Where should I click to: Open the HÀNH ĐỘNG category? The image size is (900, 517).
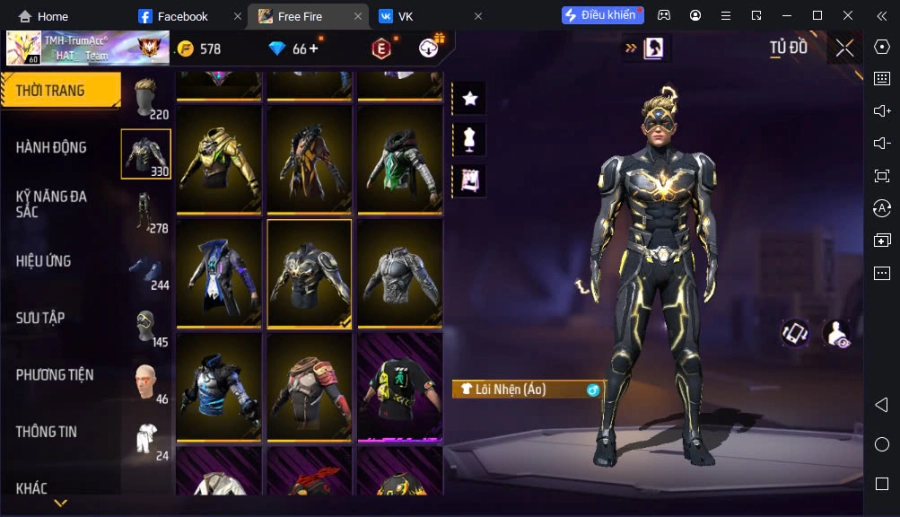click(x=52, y=147)
